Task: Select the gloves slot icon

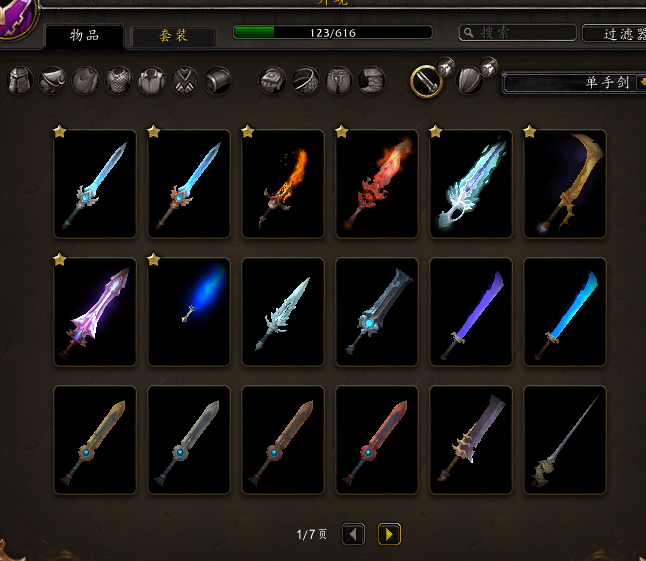Action: click(x=273, y=80)
